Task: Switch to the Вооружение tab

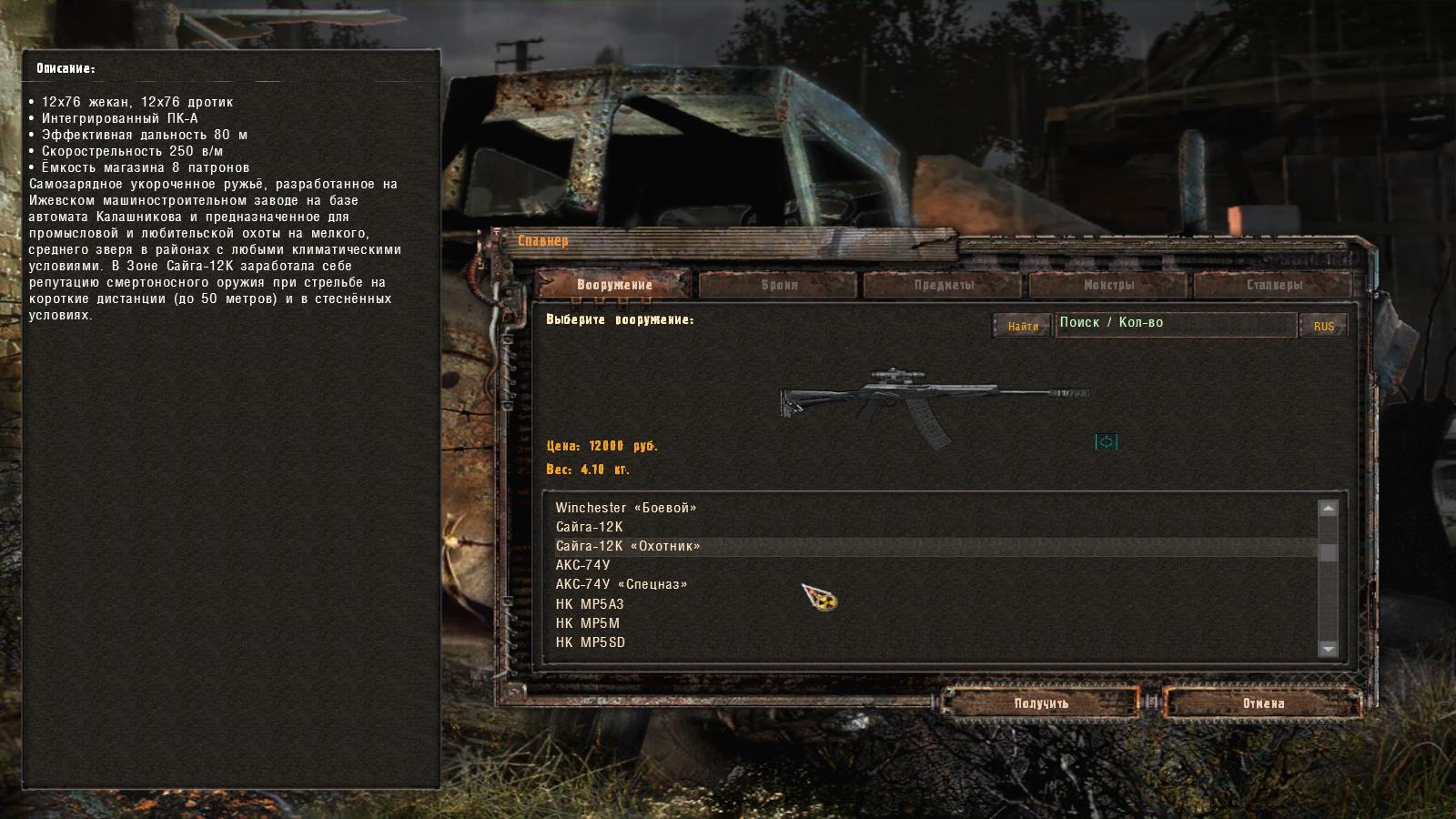Action: point(614,285)
